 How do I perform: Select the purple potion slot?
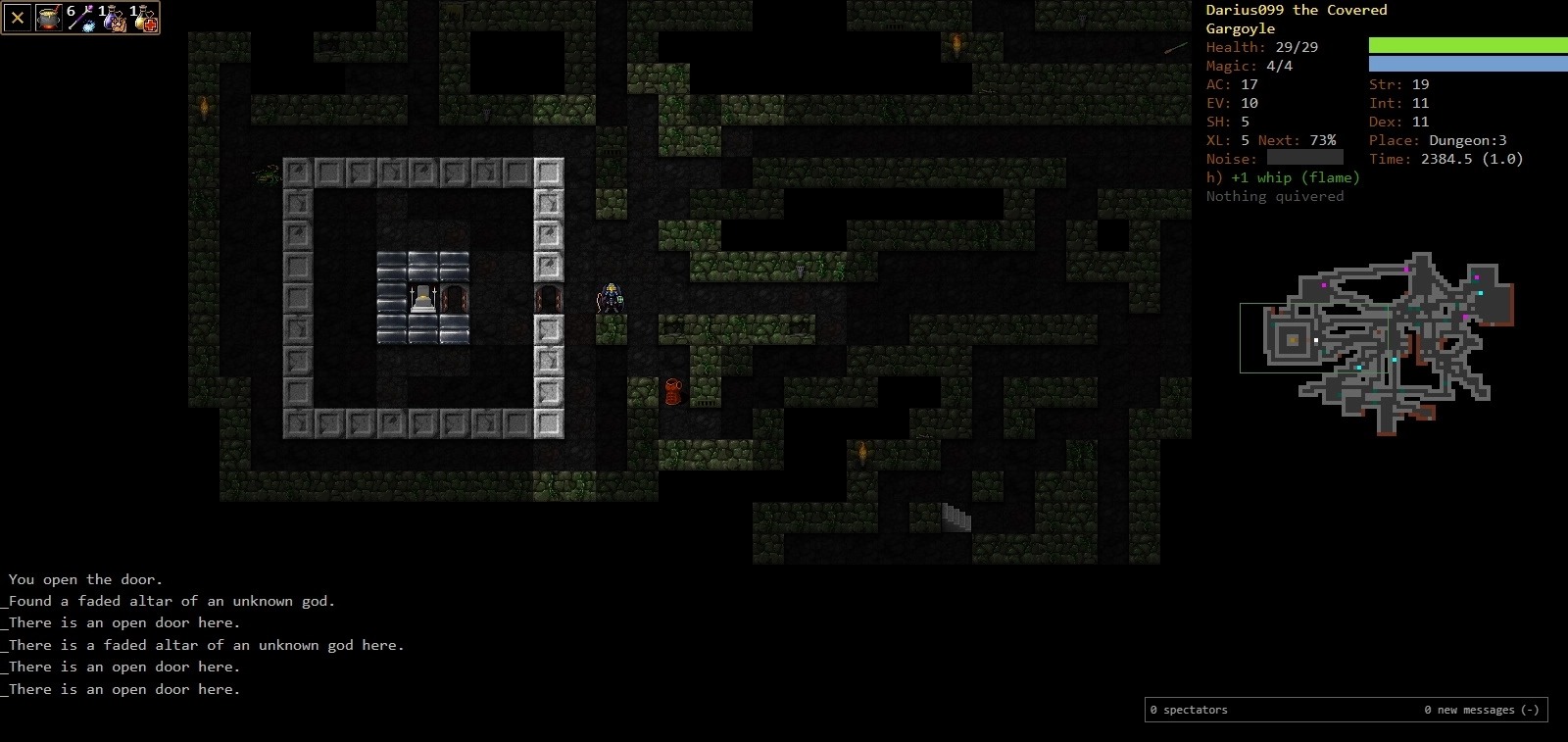click(x=113, y=18)
